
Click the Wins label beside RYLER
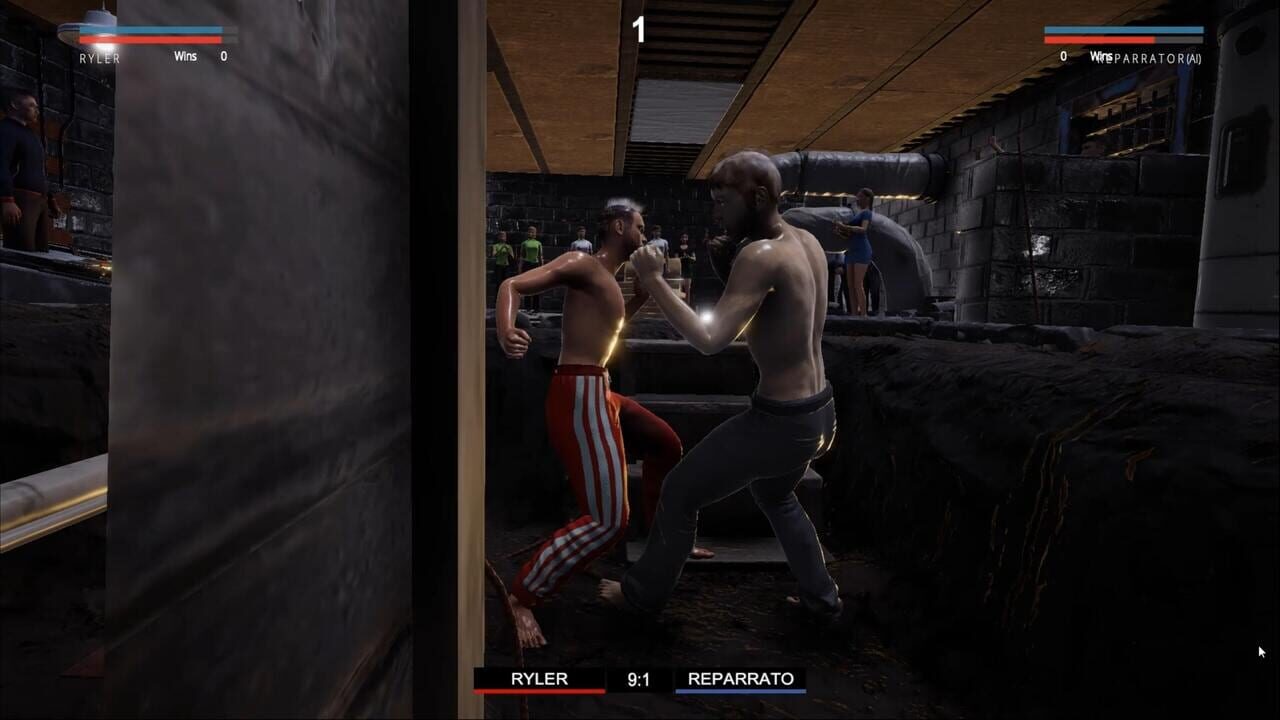(185, 56)
